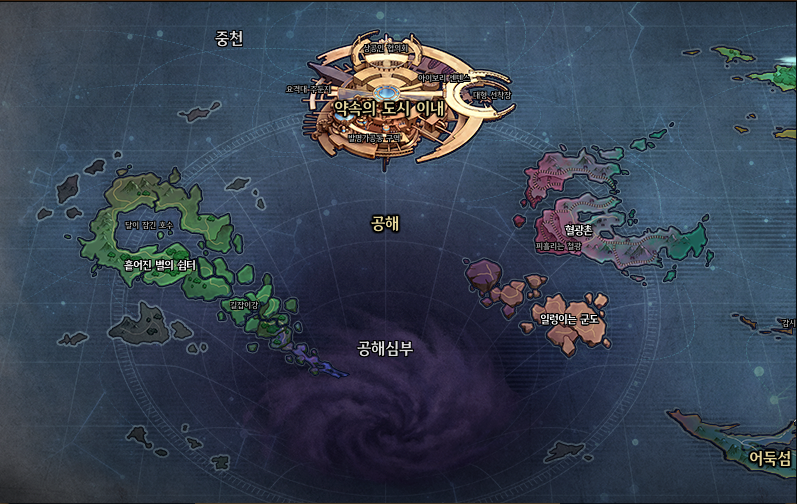The width and height of the screenshot is (797, 504).
Task: Go to 대형 선착장 on the map
Action: pos(491,96)
